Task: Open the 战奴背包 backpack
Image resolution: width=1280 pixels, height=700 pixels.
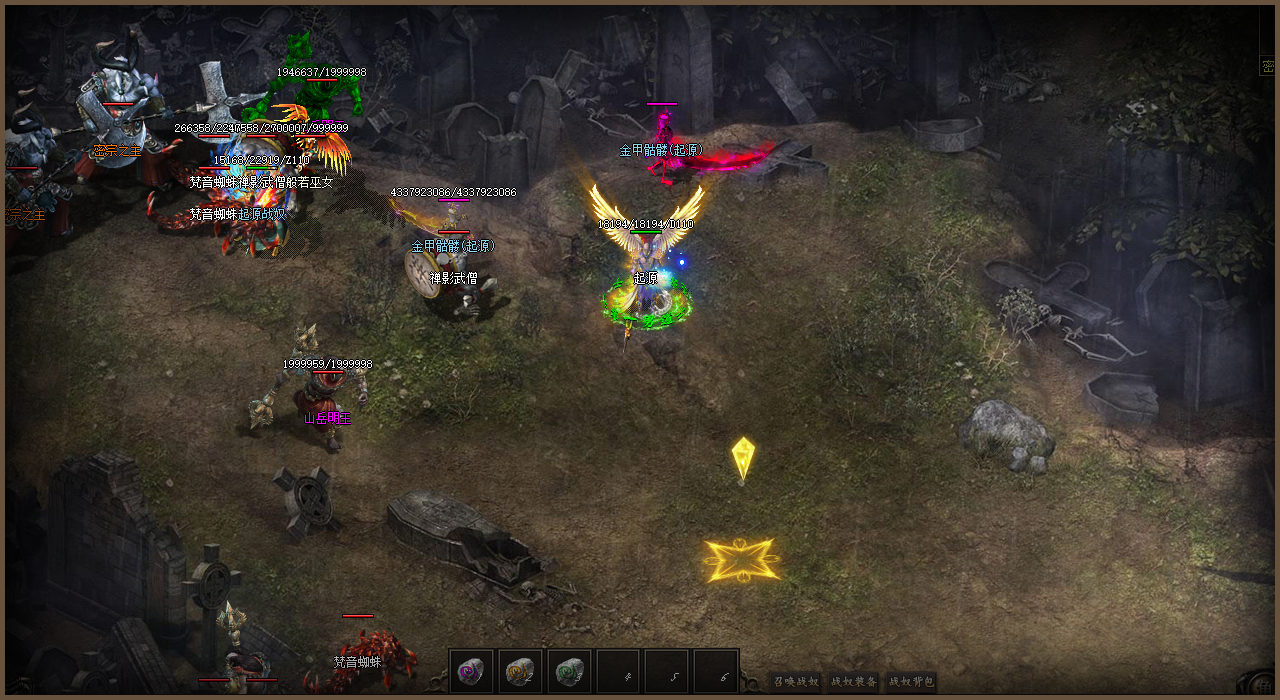Action: (911, 682)
